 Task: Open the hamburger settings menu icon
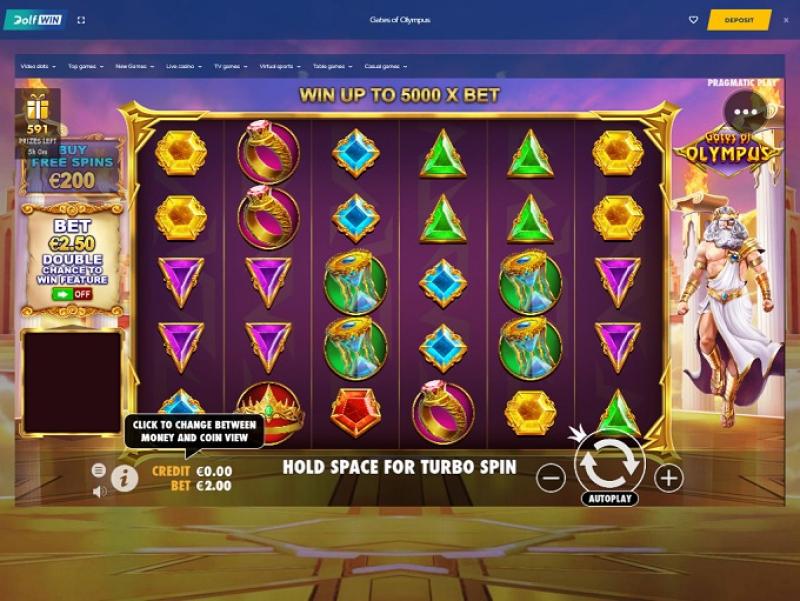98,470
